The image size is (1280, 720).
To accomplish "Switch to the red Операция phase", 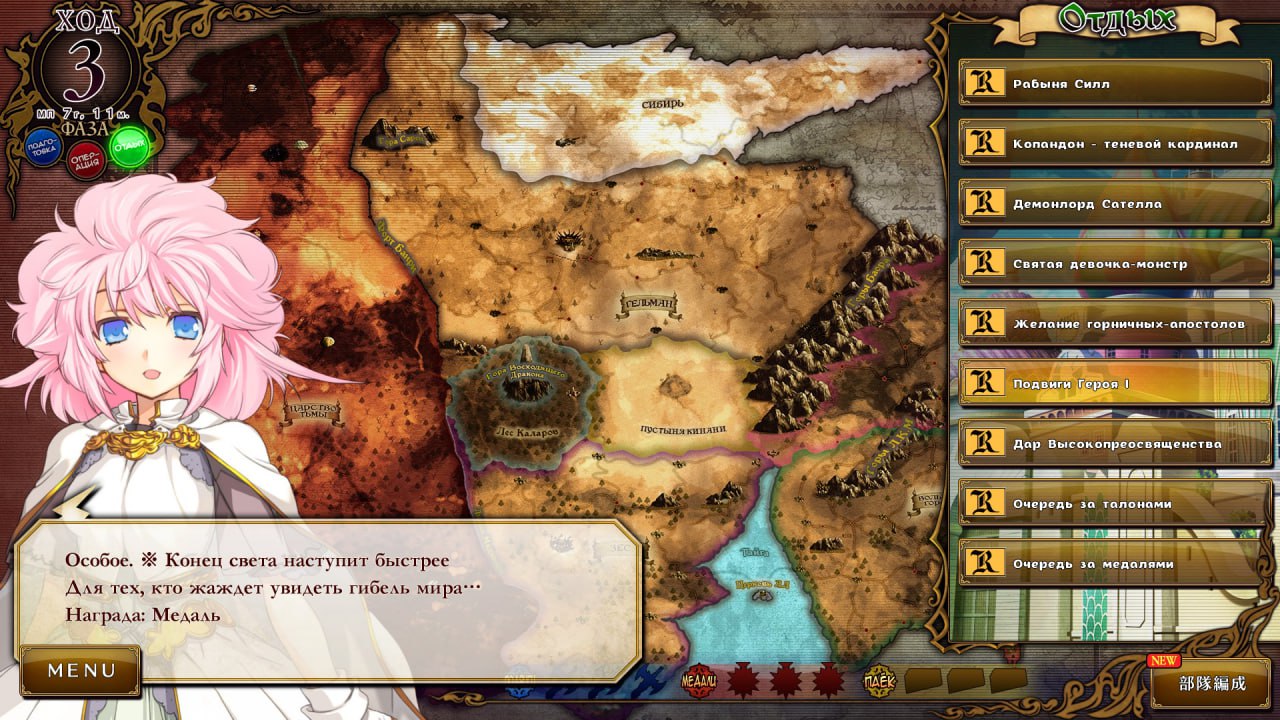I will pos(86,160).
